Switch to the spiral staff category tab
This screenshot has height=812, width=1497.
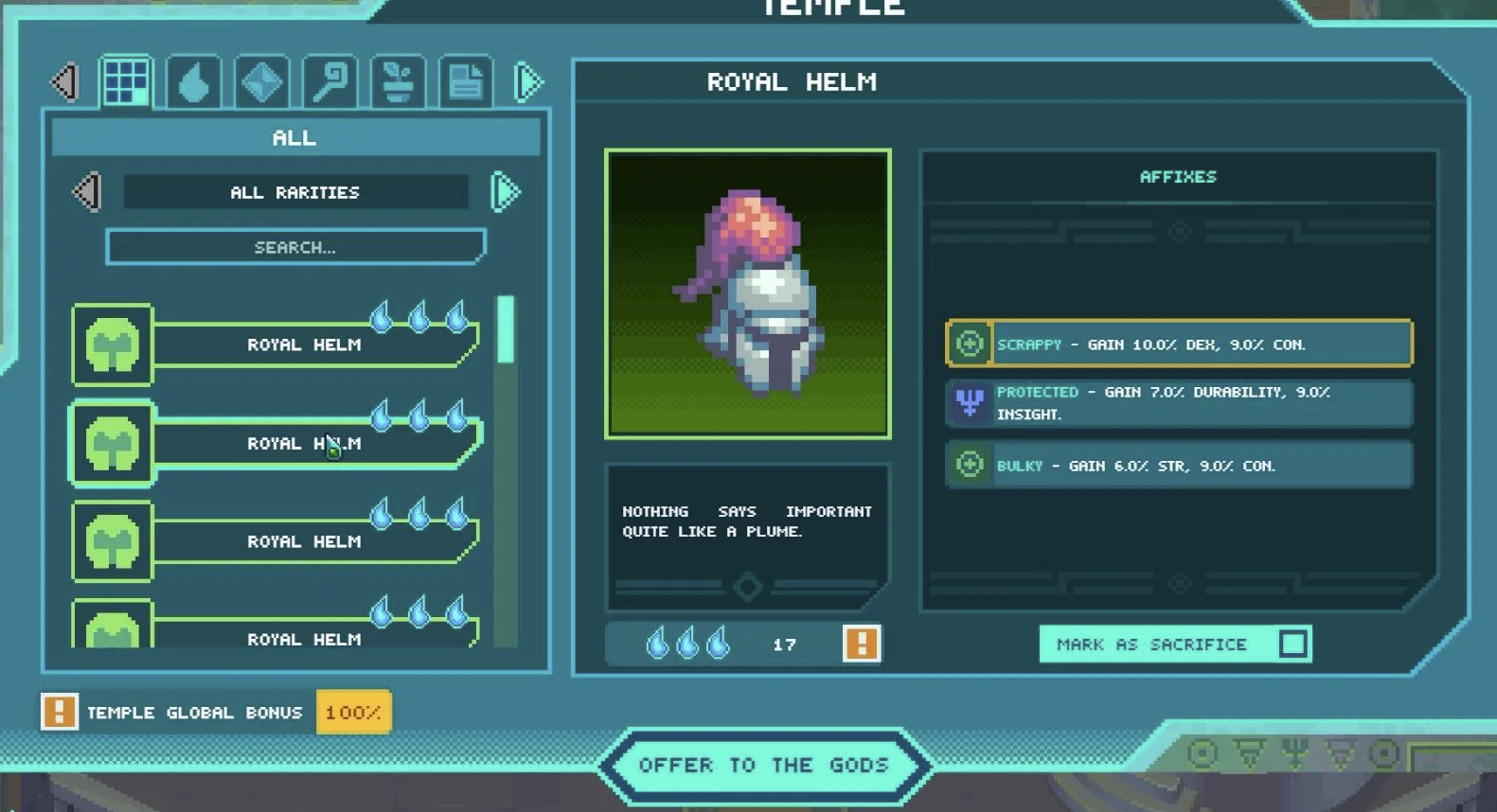pyautogui.click(x=330, y=82)
